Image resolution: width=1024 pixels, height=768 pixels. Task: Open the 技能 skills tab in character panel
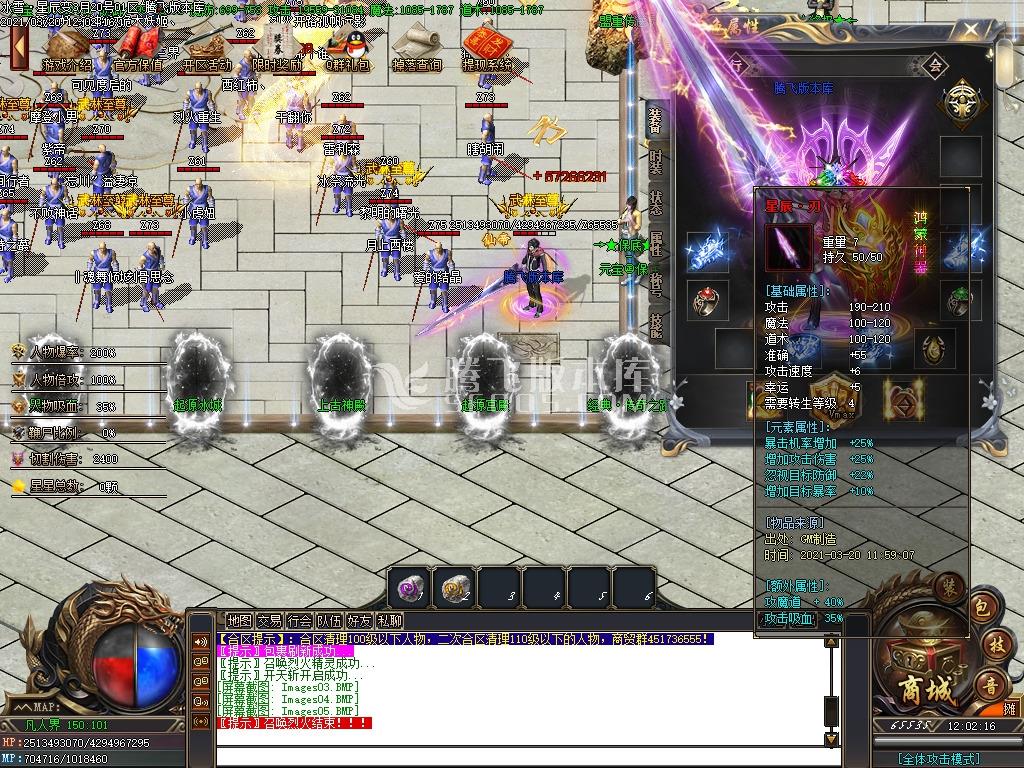click(655, 323)
